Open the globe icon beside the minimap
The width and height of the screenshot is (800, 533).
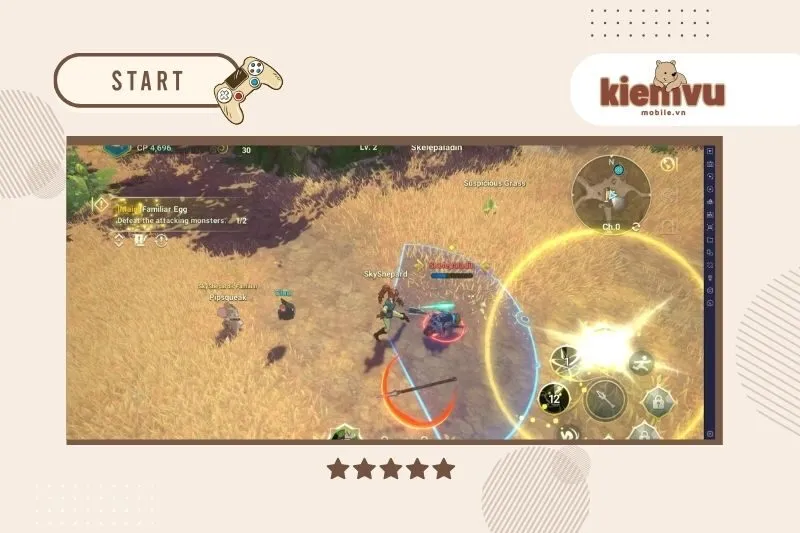click(669, 164)
